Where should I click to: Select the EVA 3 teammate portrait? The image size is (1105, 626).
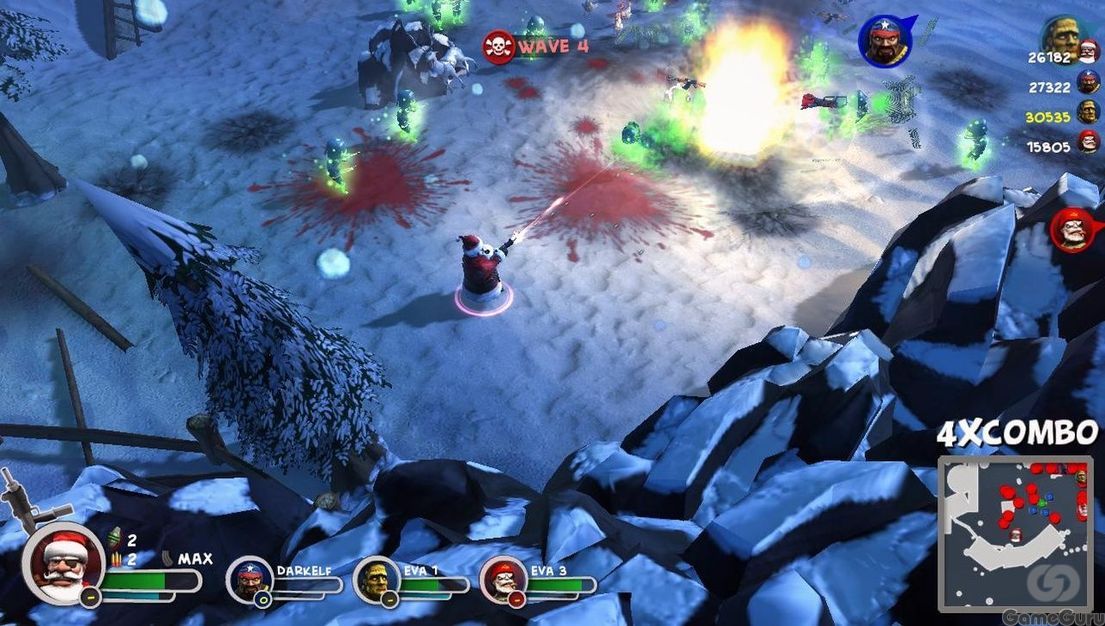[x=502, y=580]
